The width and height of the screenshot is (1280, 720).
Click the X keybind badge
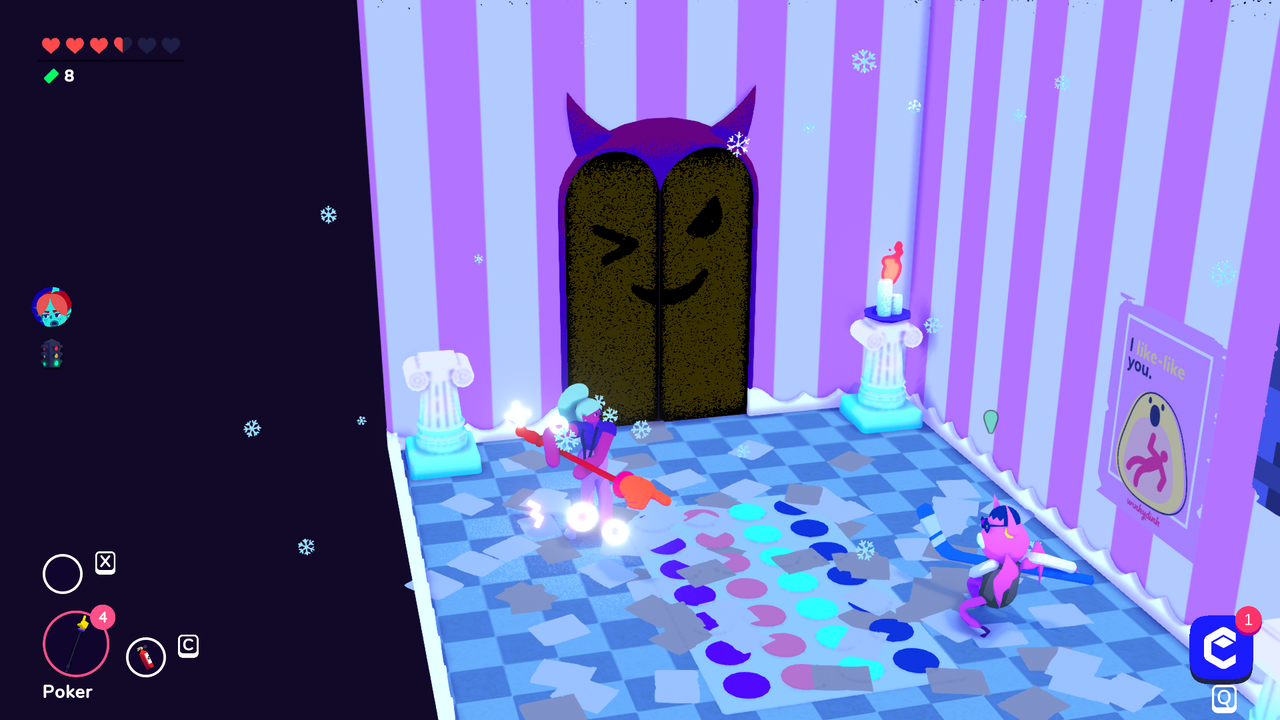pos(106,562)
